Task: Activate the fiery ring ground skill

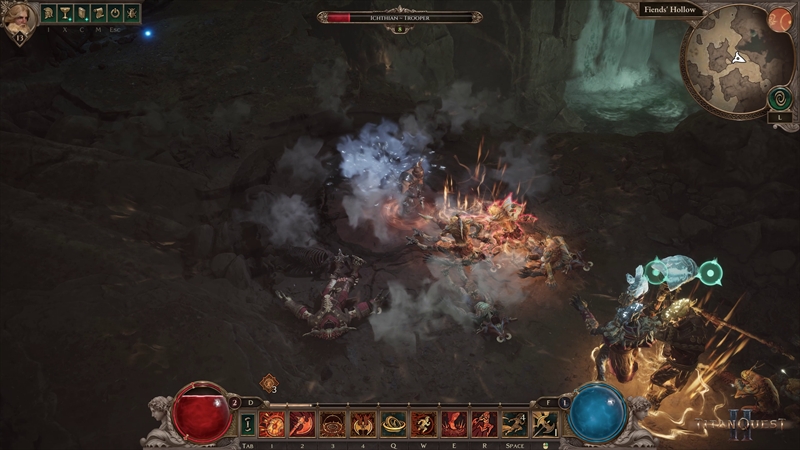Action: (332, 424)
